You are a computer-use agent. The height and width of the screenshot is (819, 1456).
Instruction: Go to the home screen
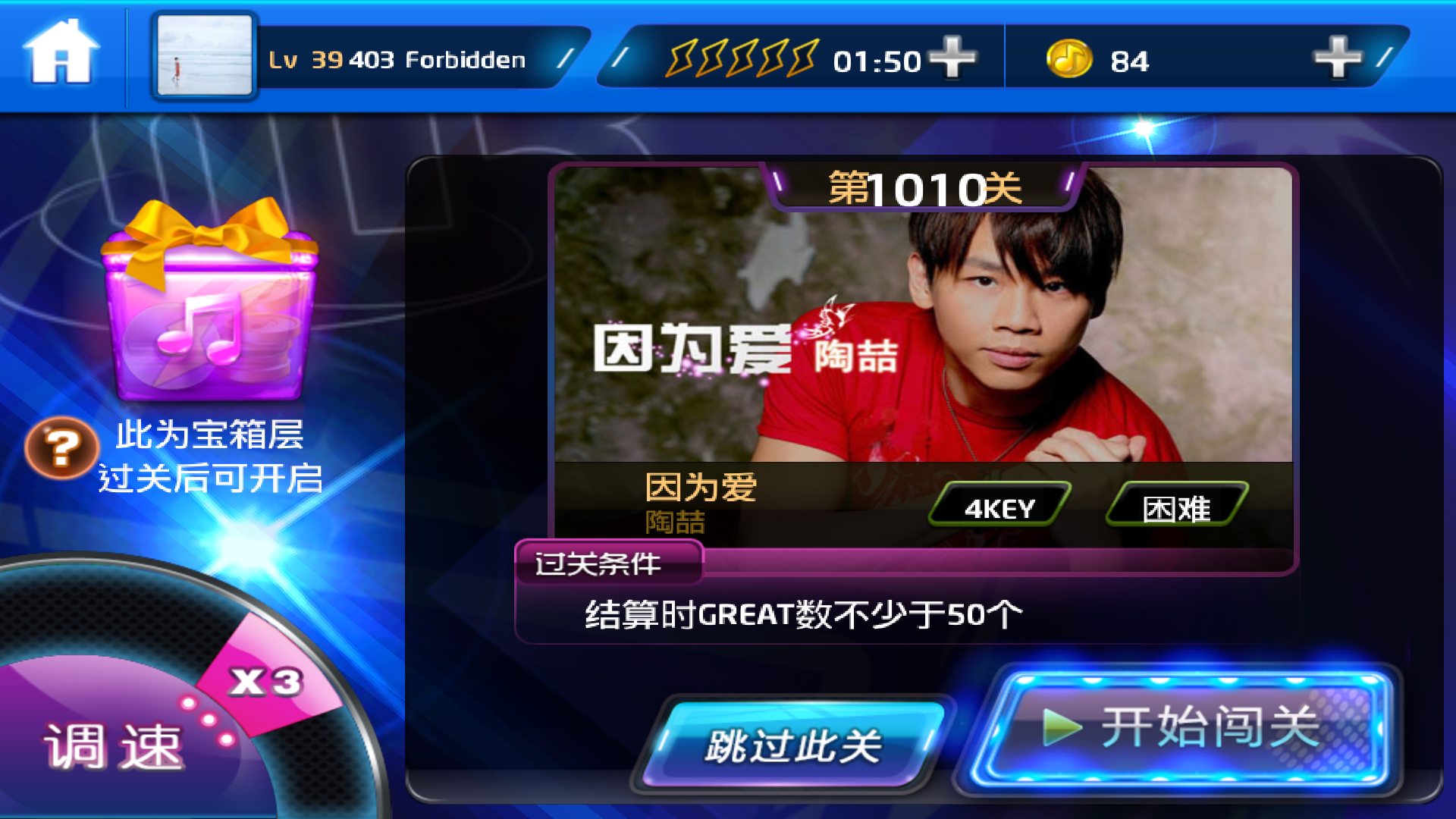(x=61, y=53)
